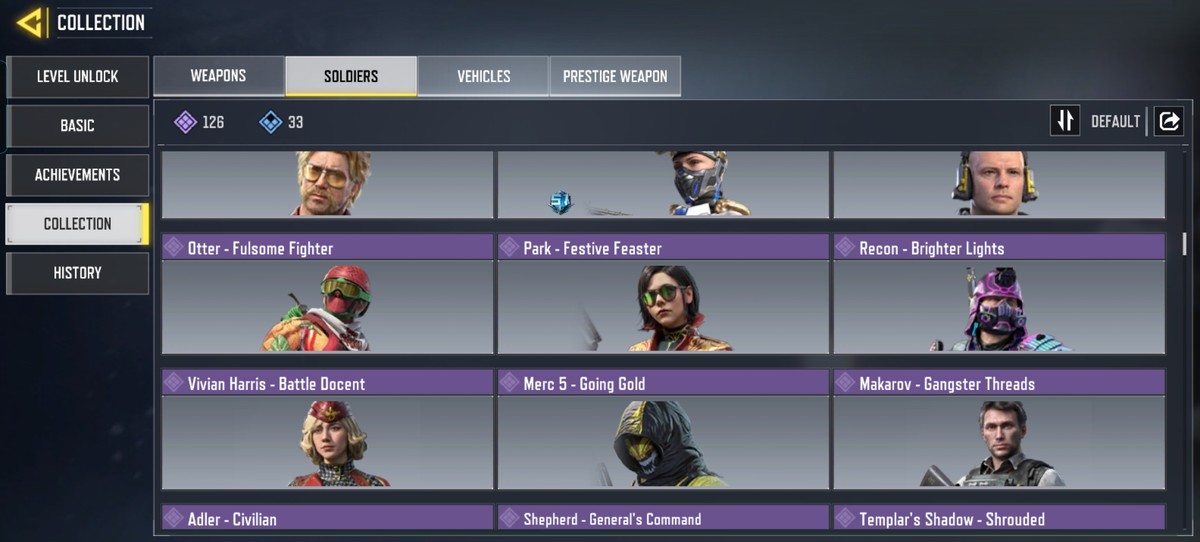View Vivian Harris - Battle Docent skin
1200x542 pixels.
pos(327,429)
